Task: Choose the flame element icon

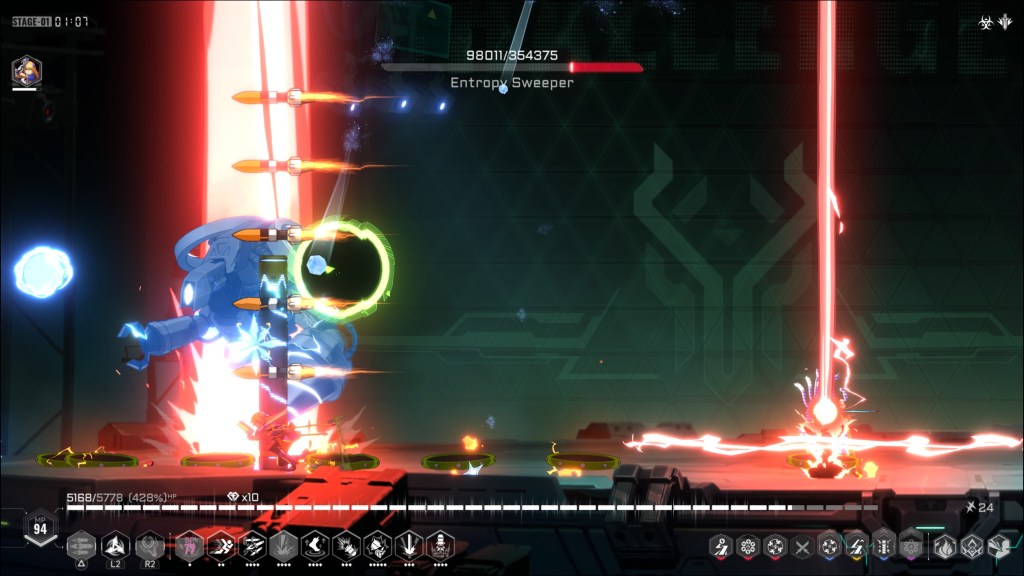Action: pyautogui.click(x=944, y=546)
